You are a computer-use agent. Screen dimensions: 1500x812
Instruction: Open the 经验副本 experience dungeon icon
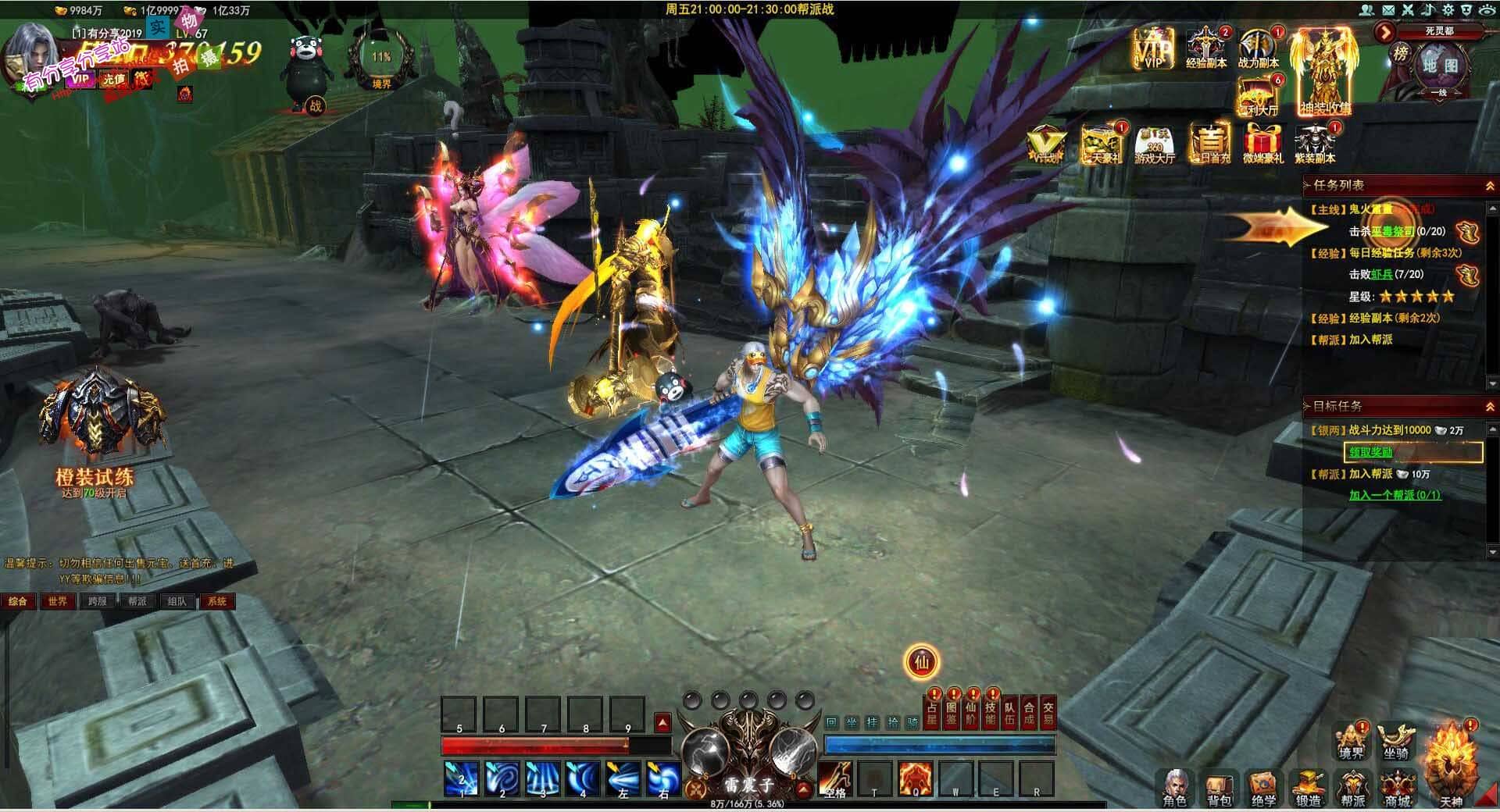(x=1205, y=48)
